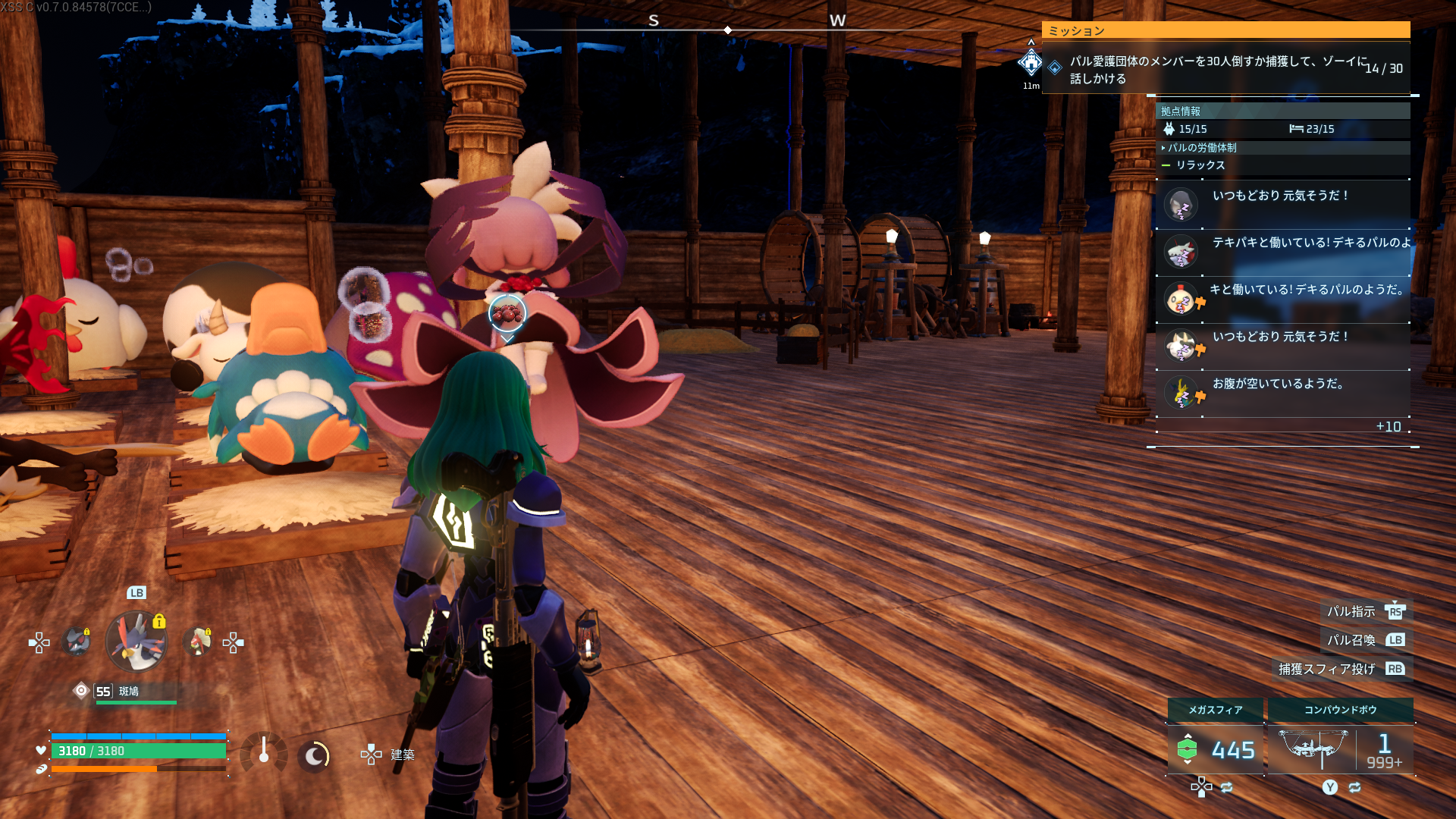Viewport: 1456px width, 819px height.
Task: Click the thermometer temperature gauge
Action: [264, 753]
